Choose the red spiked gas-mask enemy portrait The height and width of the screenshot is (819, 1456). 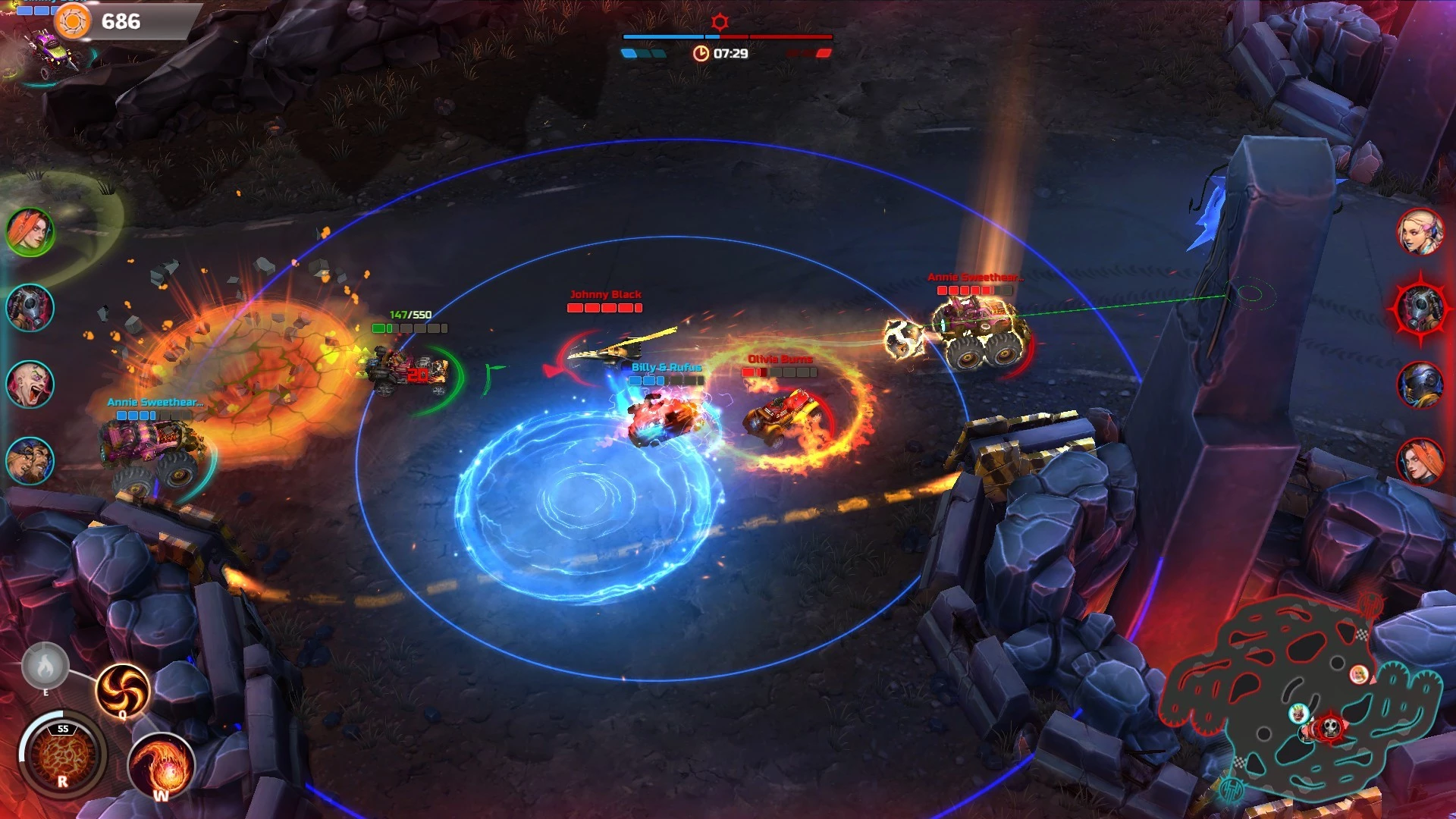pyautogui.click(x=1420, y=308)
